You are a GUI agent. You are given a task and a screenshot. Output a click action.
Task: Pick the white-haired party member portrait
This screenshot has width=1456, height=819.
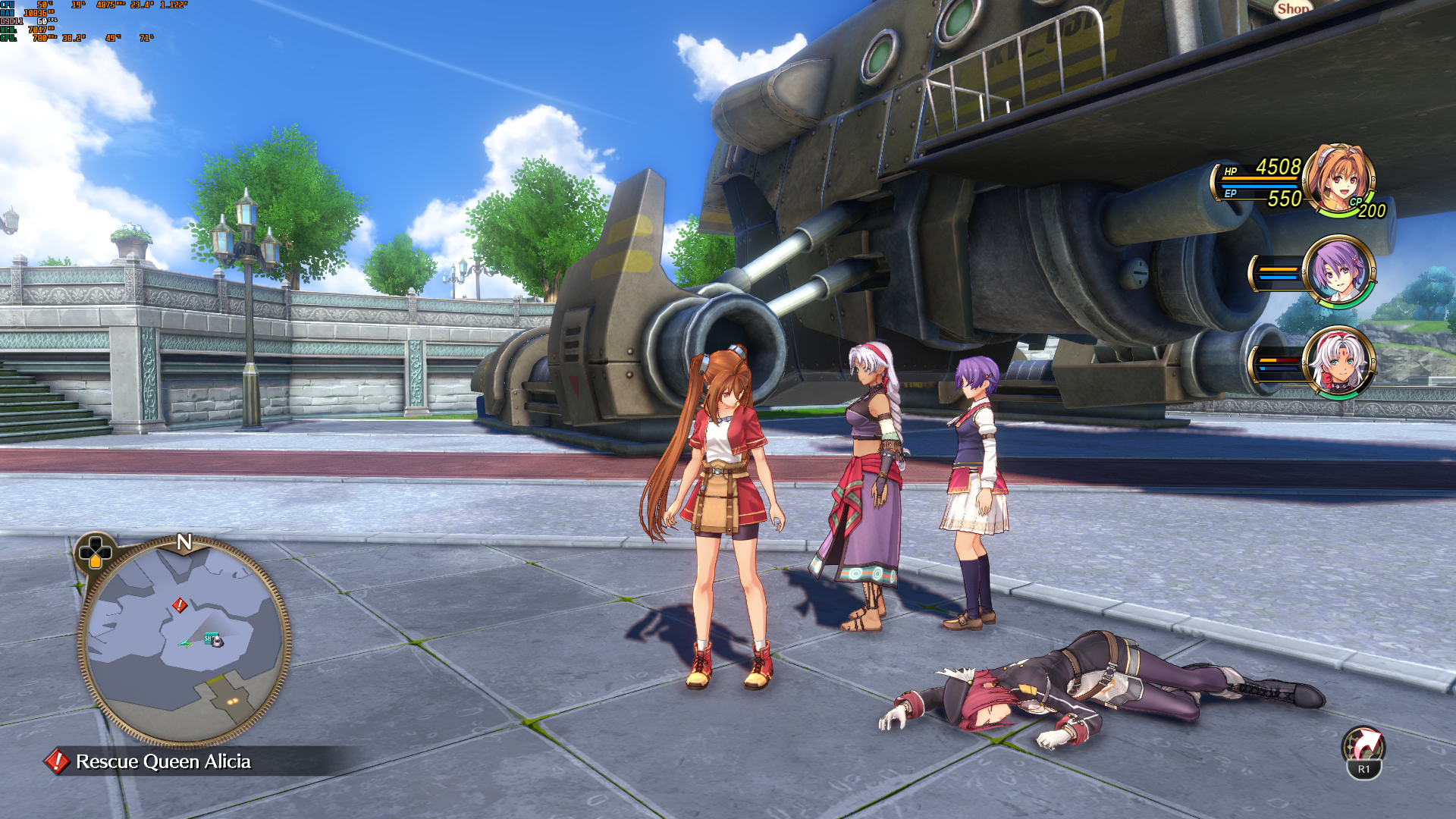point(1339,362)
